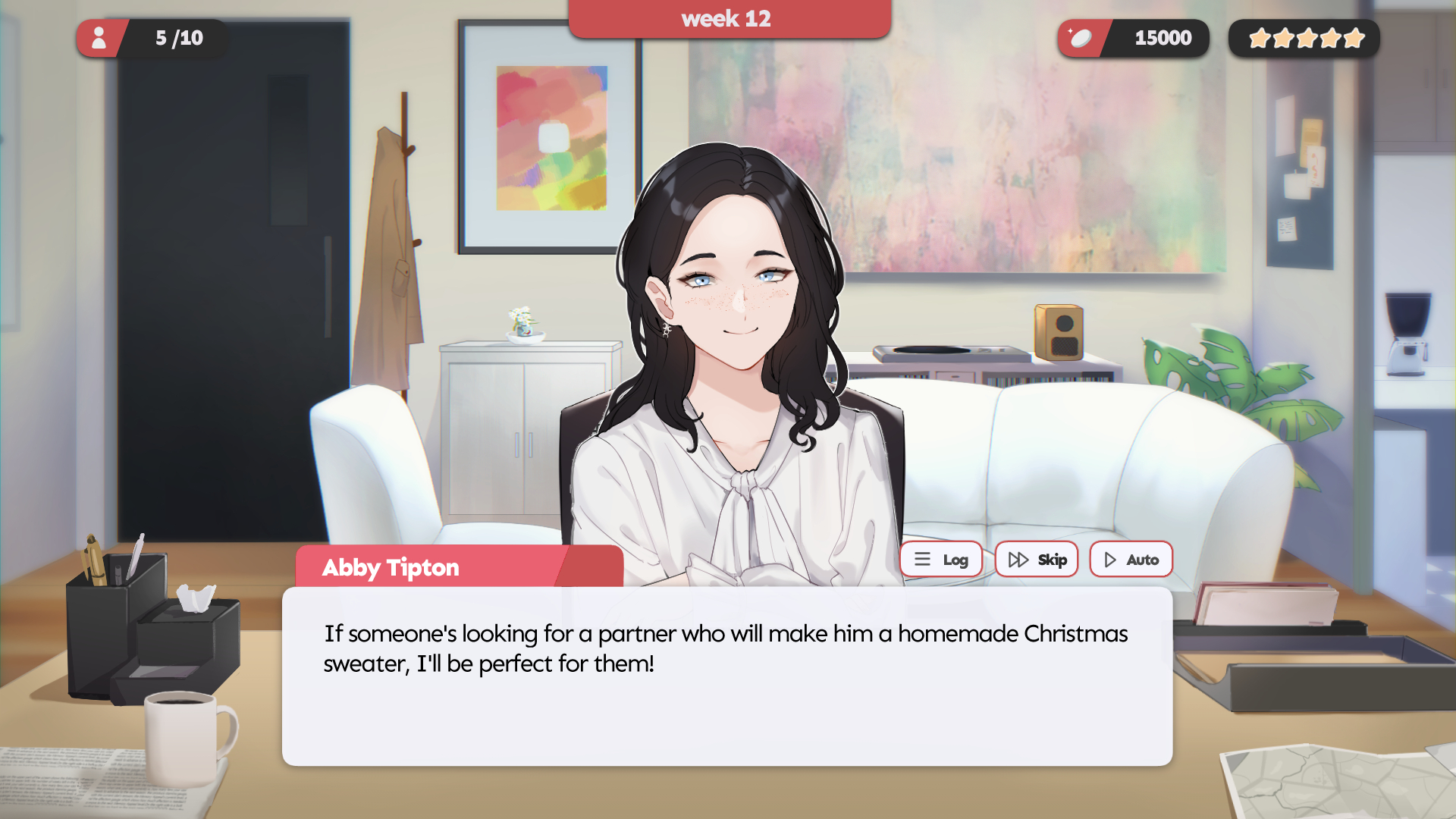Viewport: 1456px width, 819px height.
Task: Click the middle star of the five-star rating
Action: coord(1304,37)
